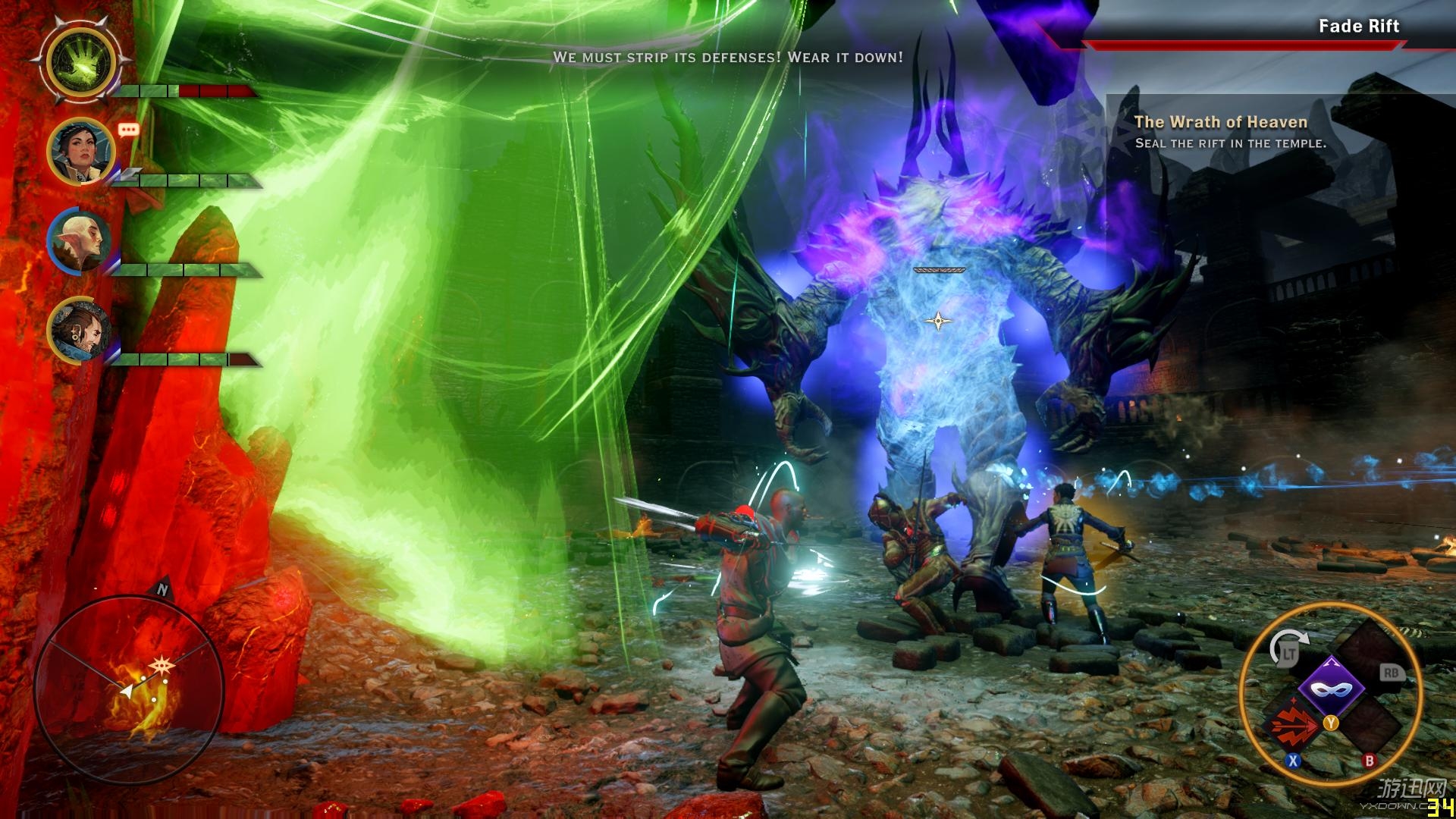1456x819 pixels.
Task: Use the red arrows ability icon
Action: tap(1293, 724)
